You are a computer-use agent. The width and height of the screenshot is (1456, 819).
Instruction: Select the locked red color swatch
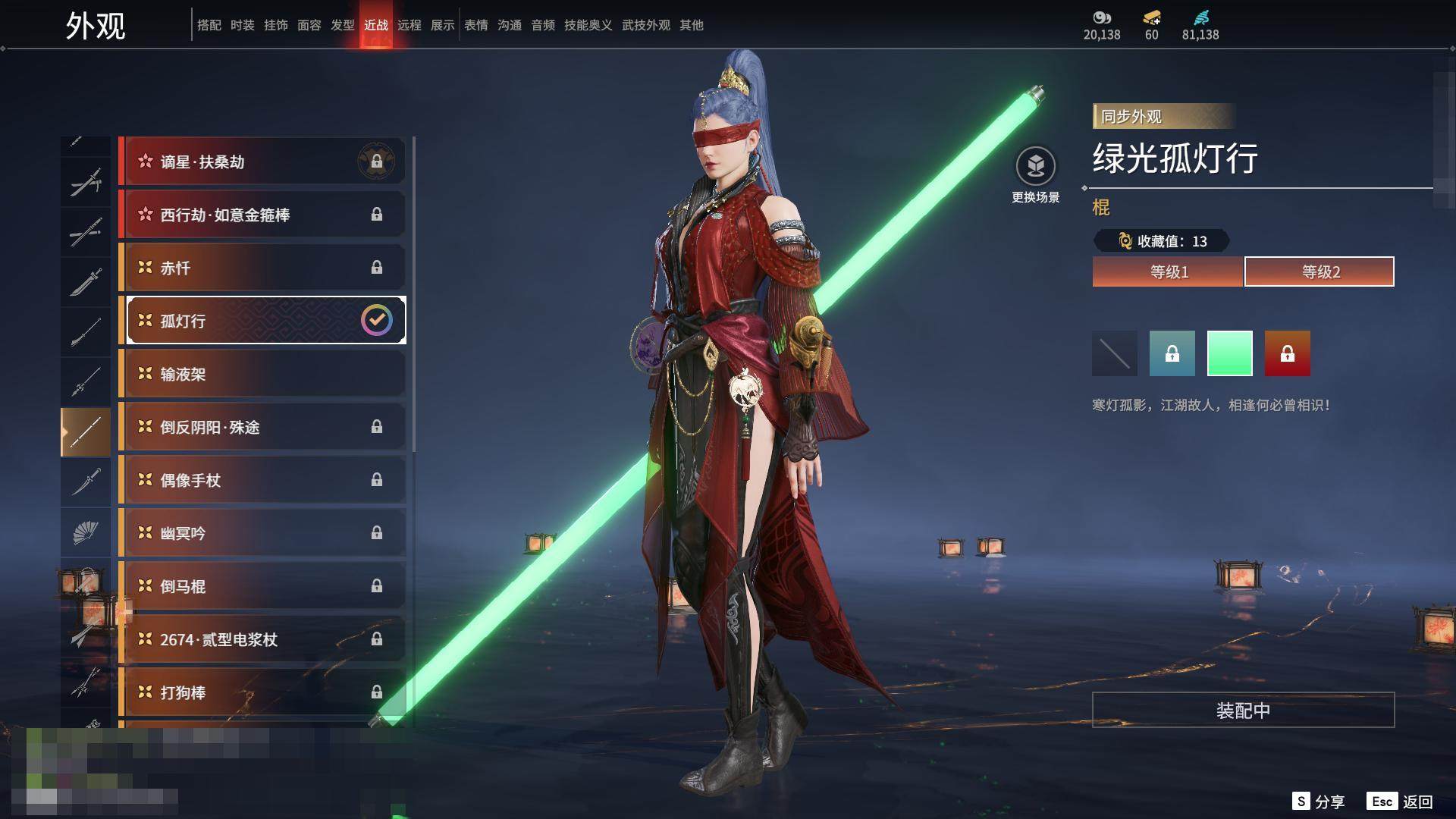pos(1288,353)
